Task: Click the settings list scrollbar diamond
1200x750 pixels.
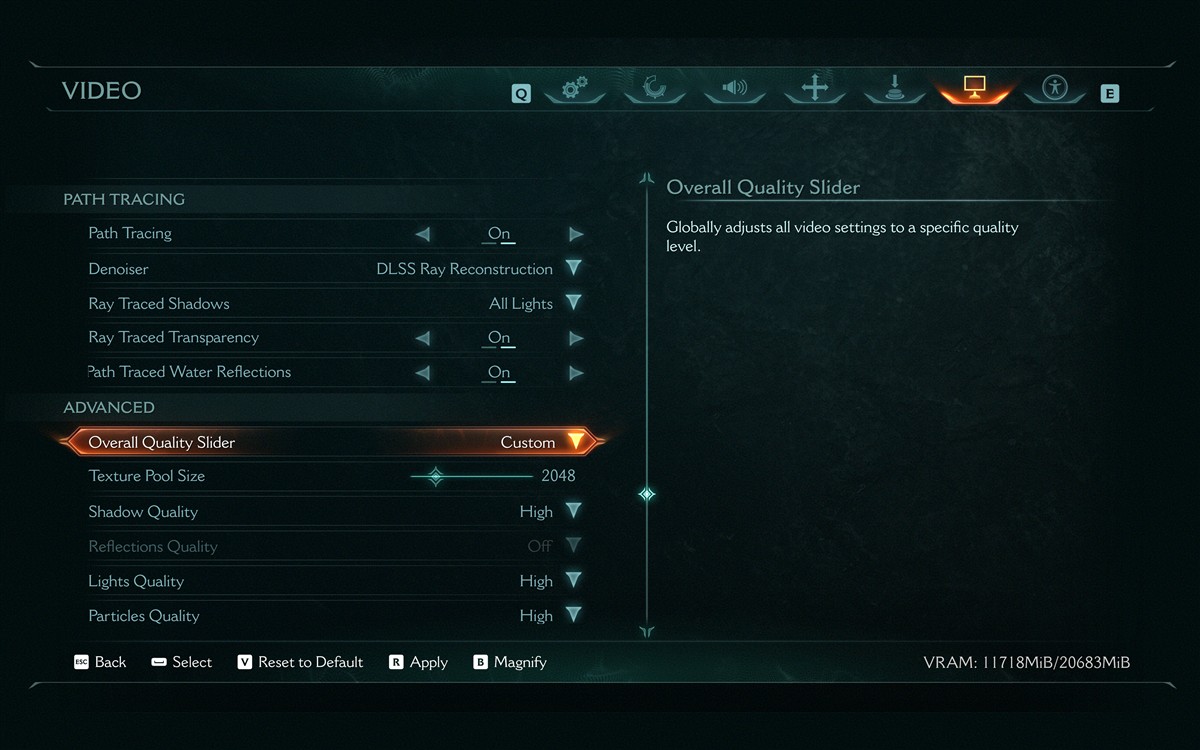Action: tap(647, 494)
